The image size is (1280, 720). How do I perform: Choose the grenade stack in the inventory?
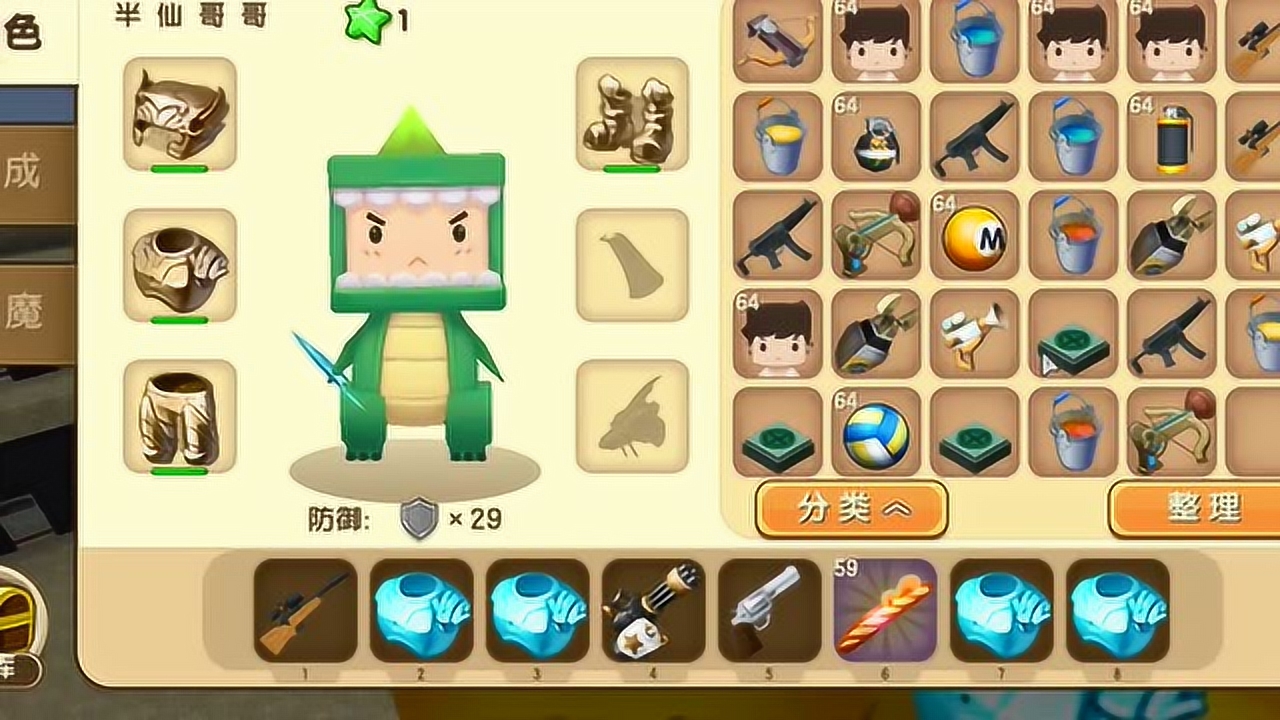(x=876, y=138)
